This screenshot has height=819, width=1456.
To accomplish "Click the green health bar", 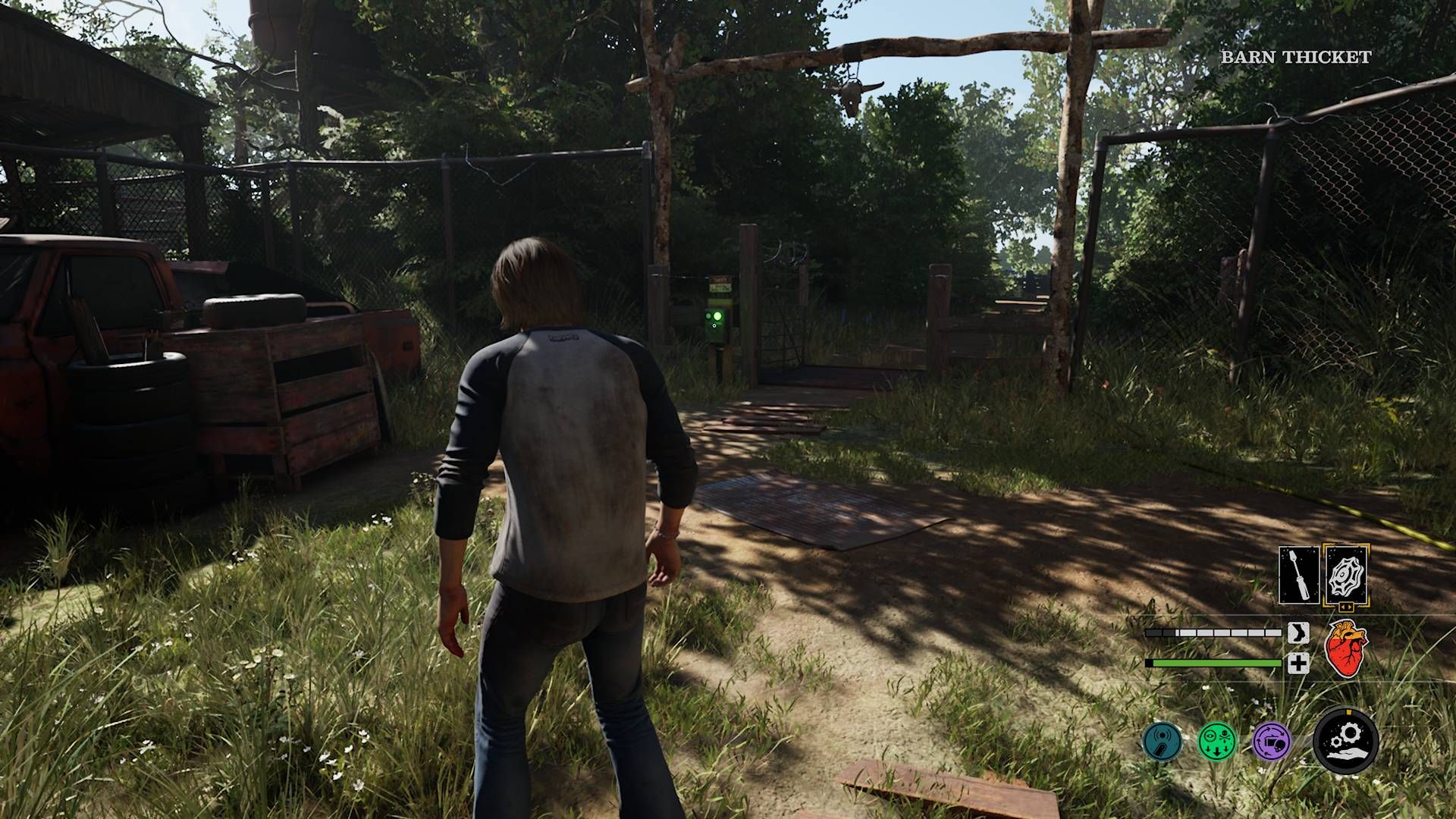I will (1213, 662).
